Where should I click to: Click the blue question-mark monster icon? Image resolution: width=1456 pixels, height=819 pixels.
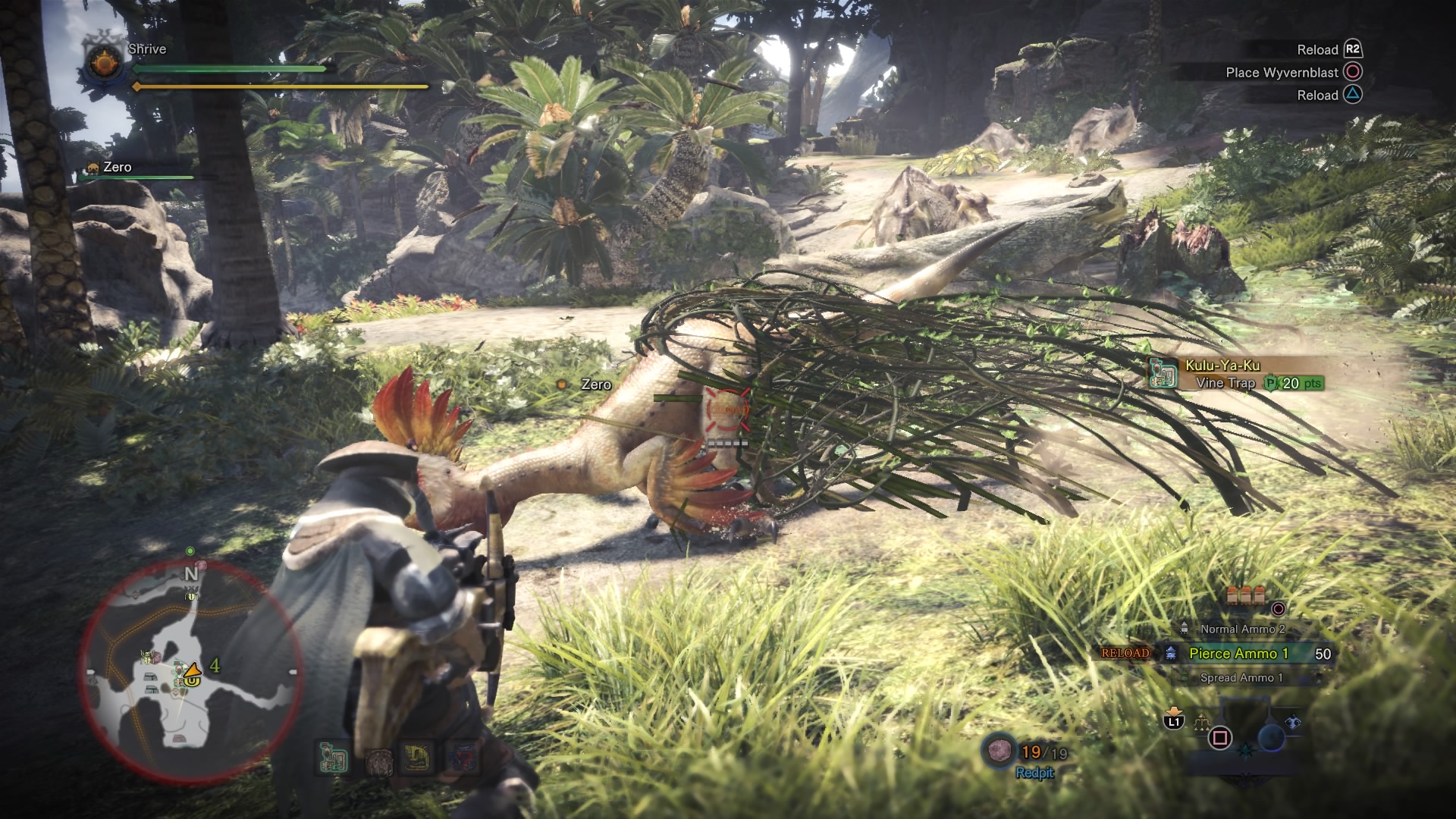462,758
